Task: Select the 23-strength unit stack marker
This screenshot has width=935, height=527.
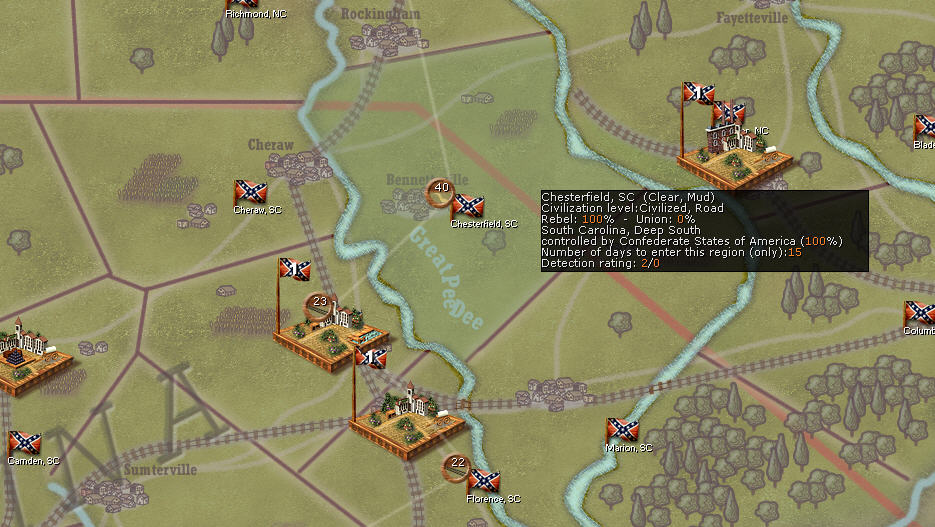Action: tap(320, 302)
